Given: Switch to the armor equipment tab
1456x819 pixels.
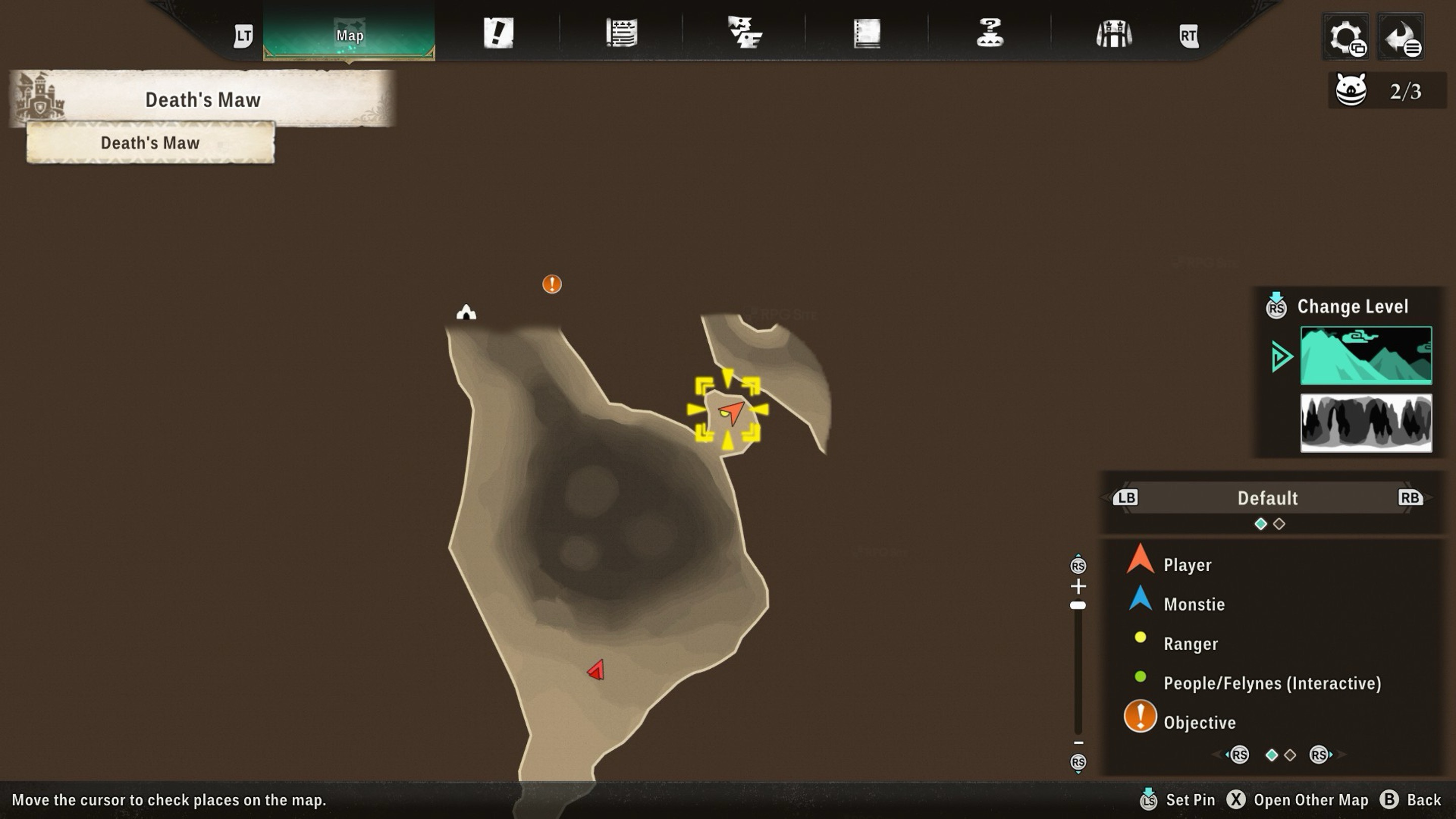Looking at the screenshot, I should click(x=1113, y=34).
